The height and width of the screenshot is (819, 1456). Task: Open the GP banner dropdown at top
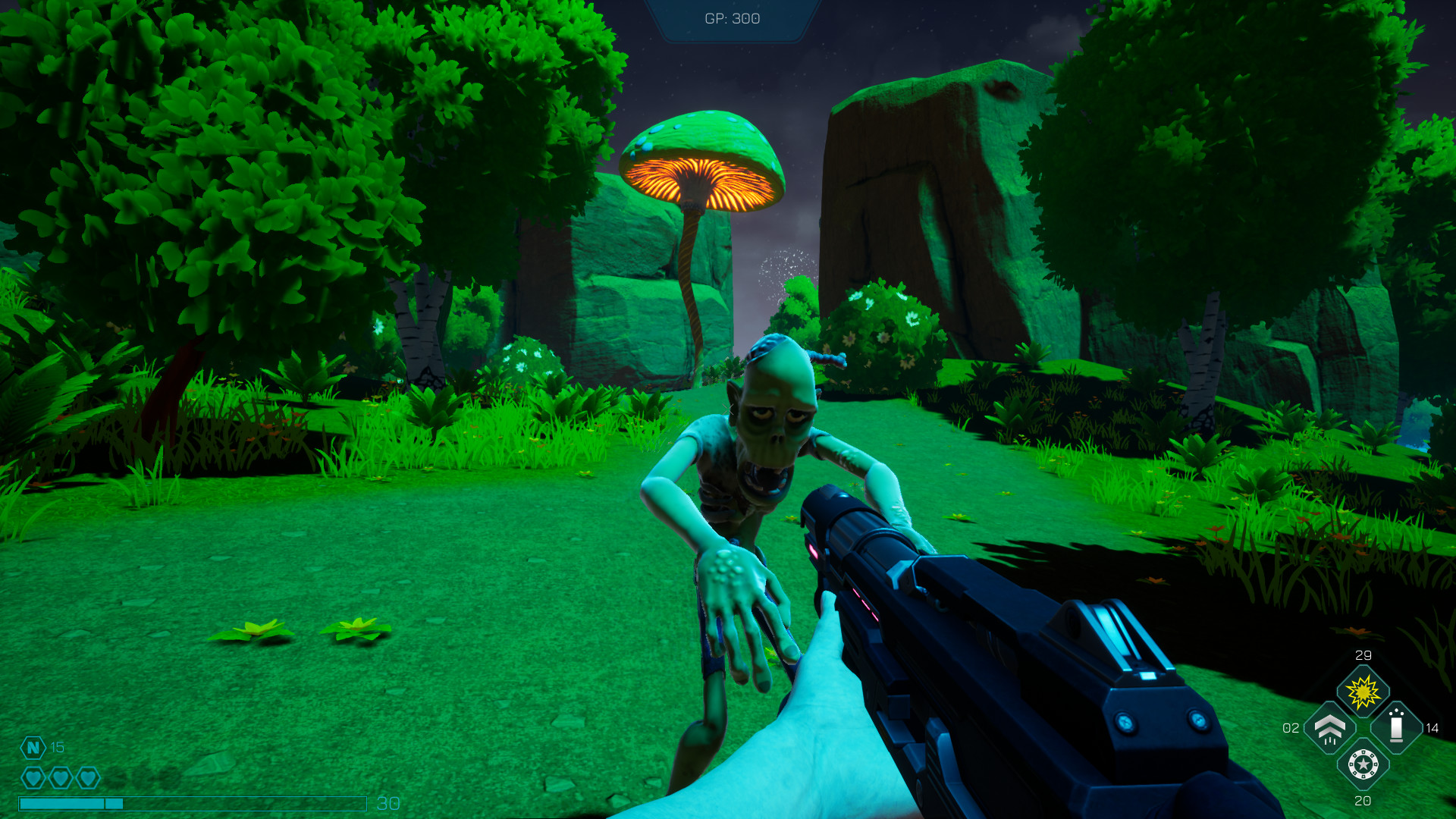(x=732, y=19)
